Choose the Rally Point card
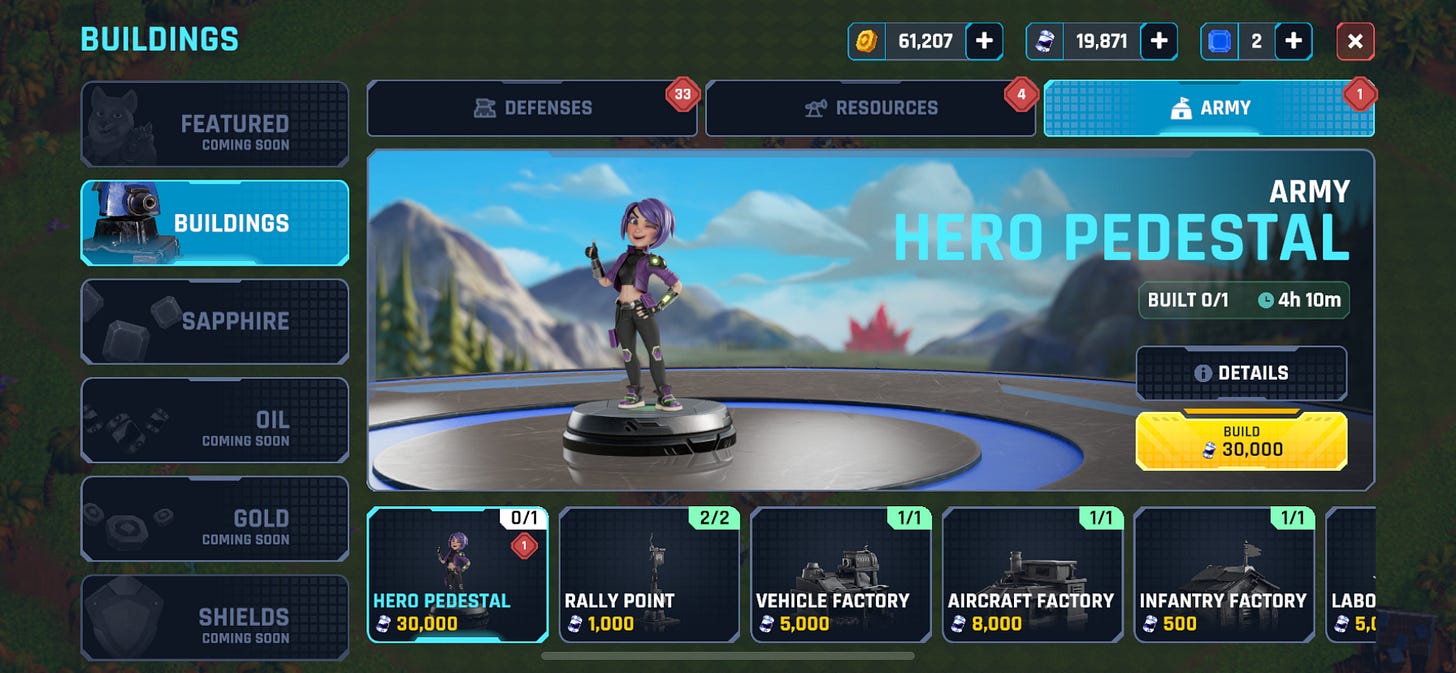Screen dimensions: 1456x673 649,574
